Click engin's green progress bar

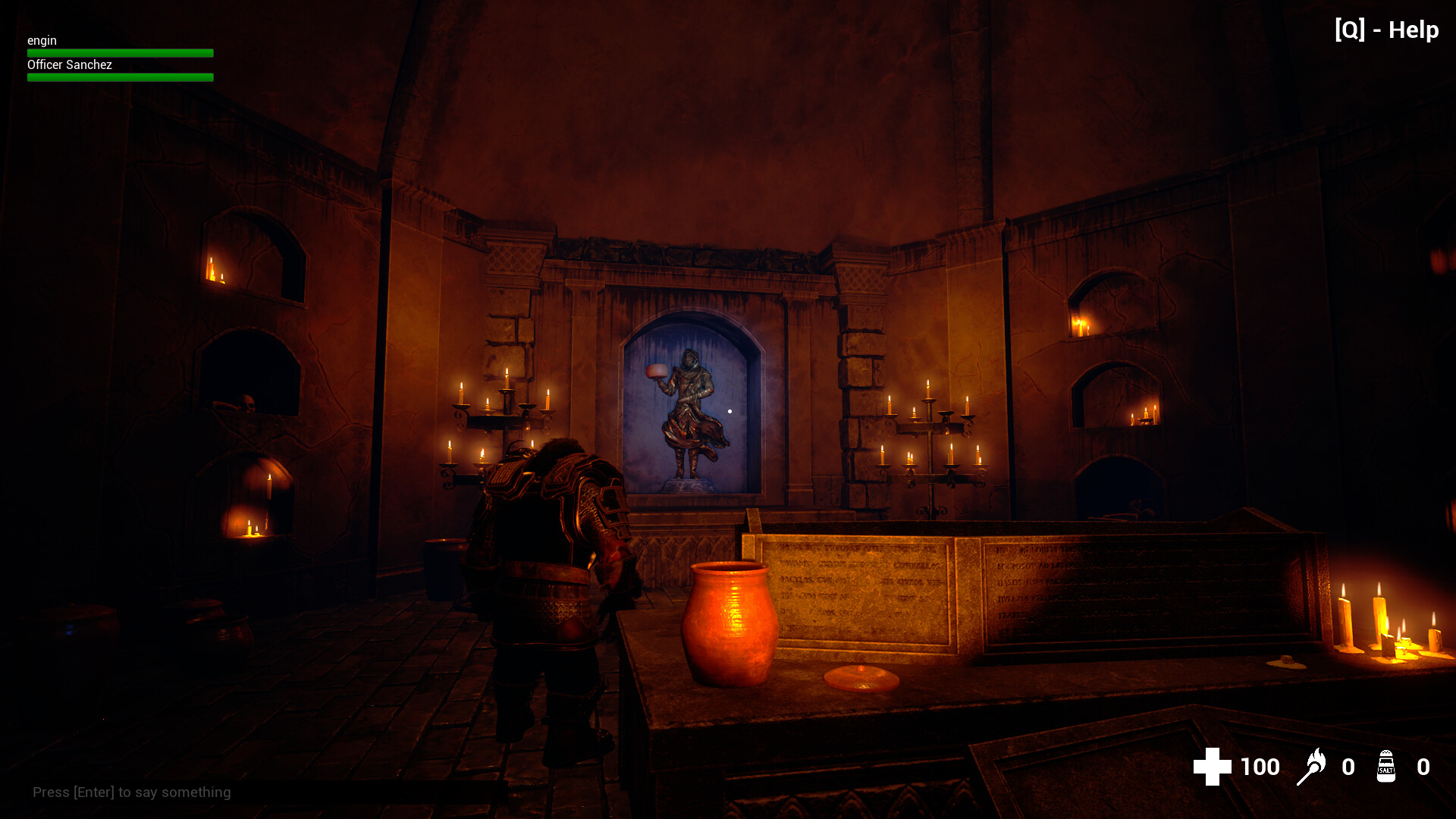pos(119,52)
